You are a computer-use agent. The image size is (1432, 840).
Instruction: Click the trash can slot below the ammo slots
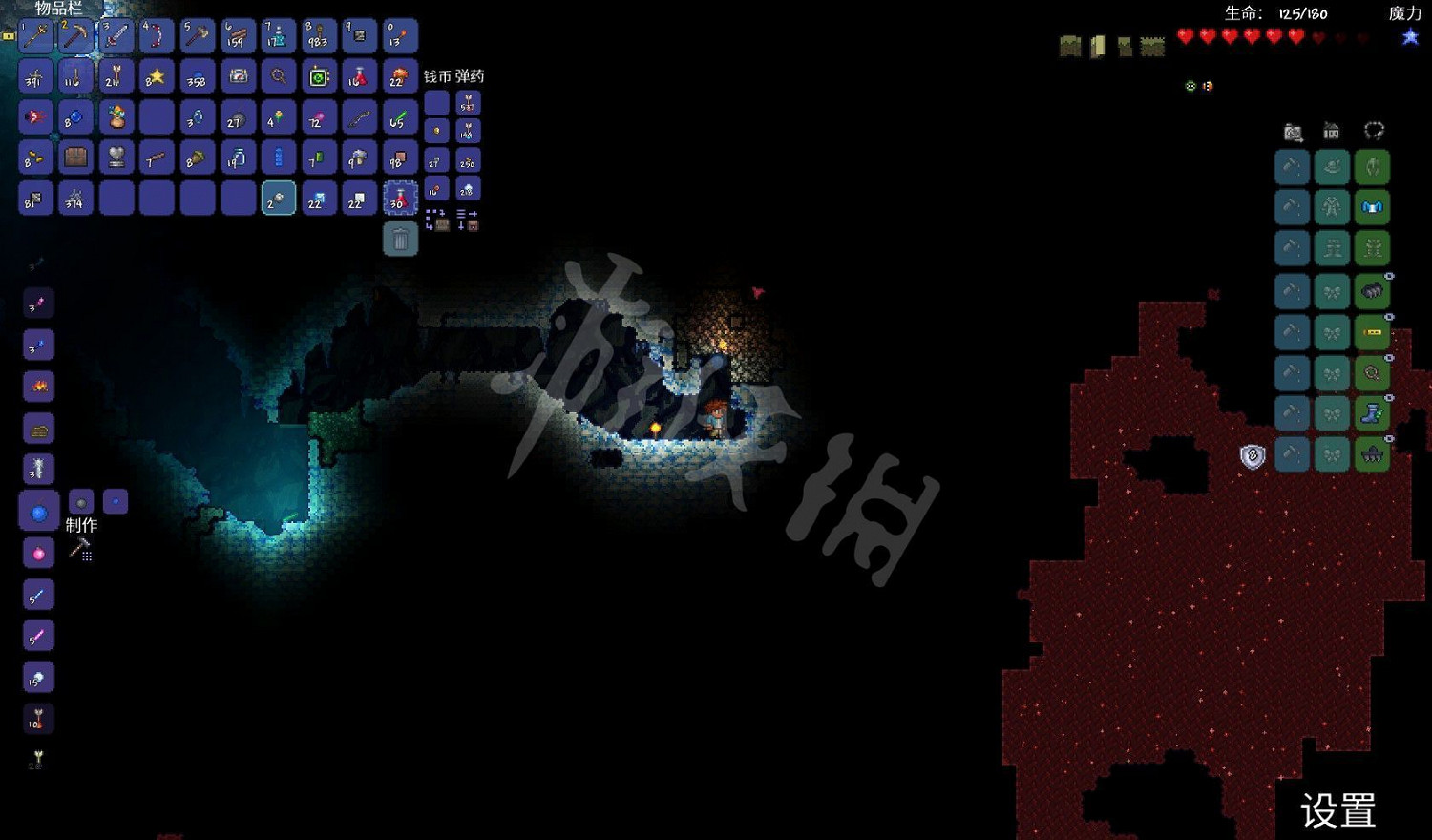(399, 237)
